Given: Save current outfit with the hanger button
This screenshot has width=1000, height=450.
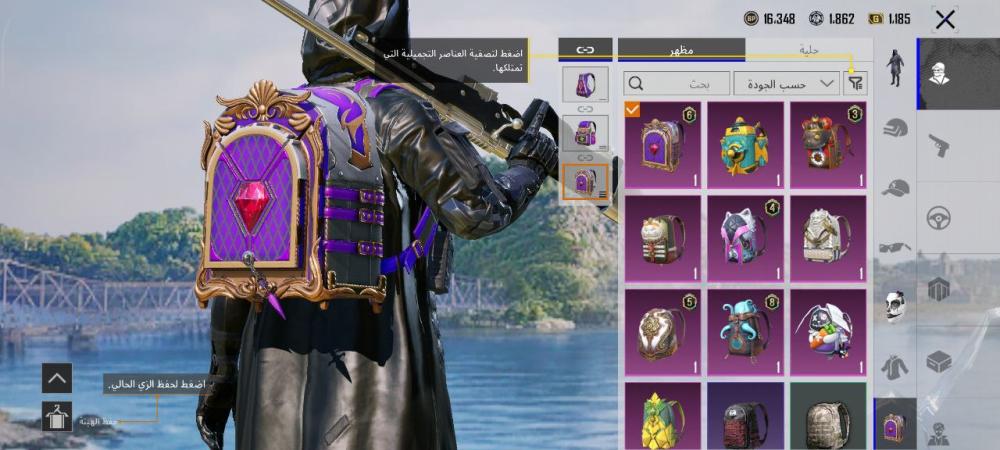Looking at the screenshot, I should click(57, 416).
